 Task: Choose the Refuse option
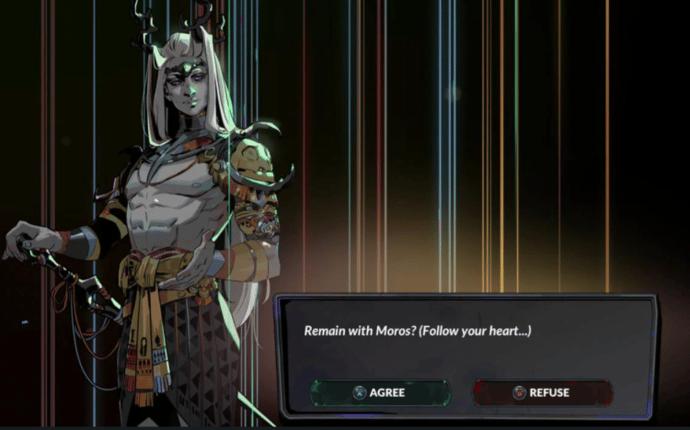[542, 393]
